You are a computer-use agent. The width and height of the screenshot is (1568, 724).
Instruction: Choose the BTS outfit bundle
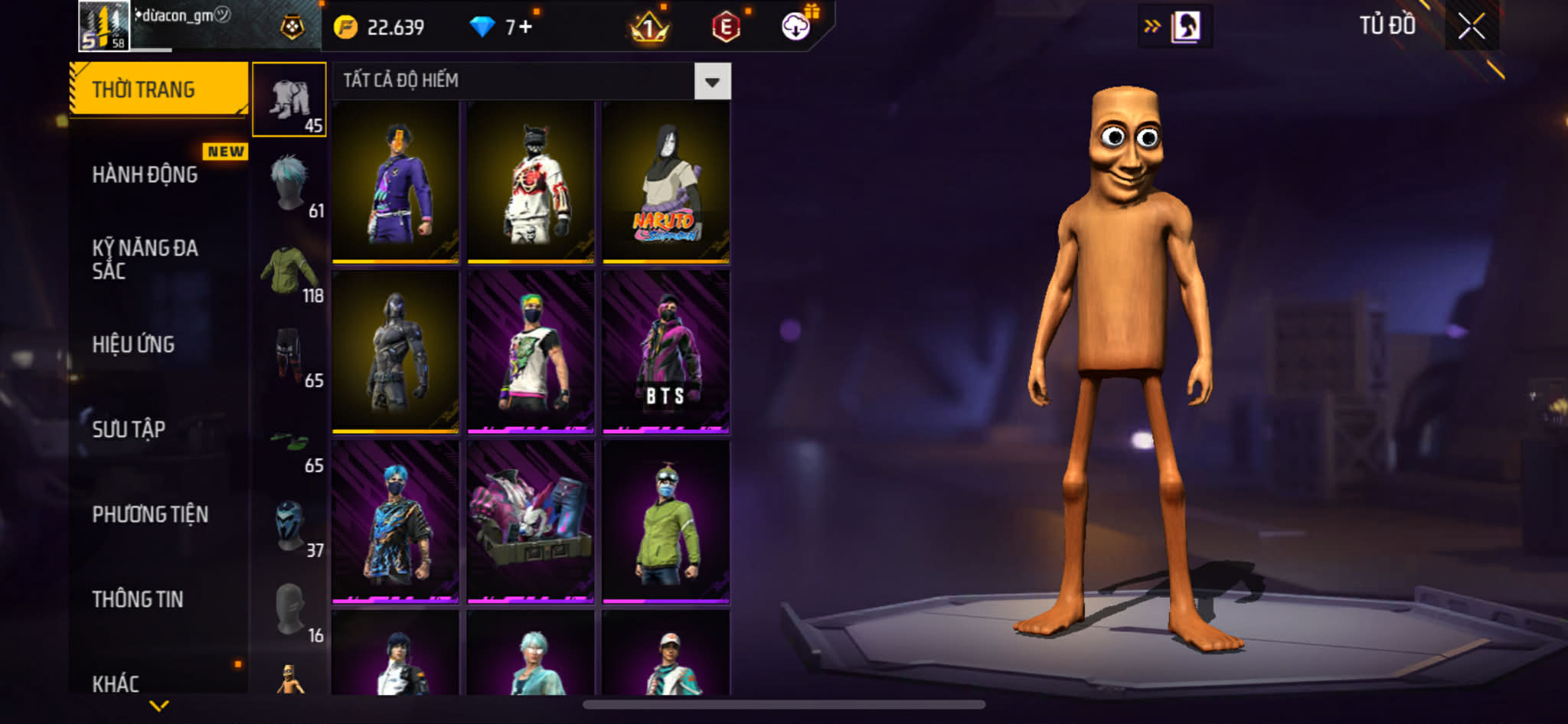665,352
